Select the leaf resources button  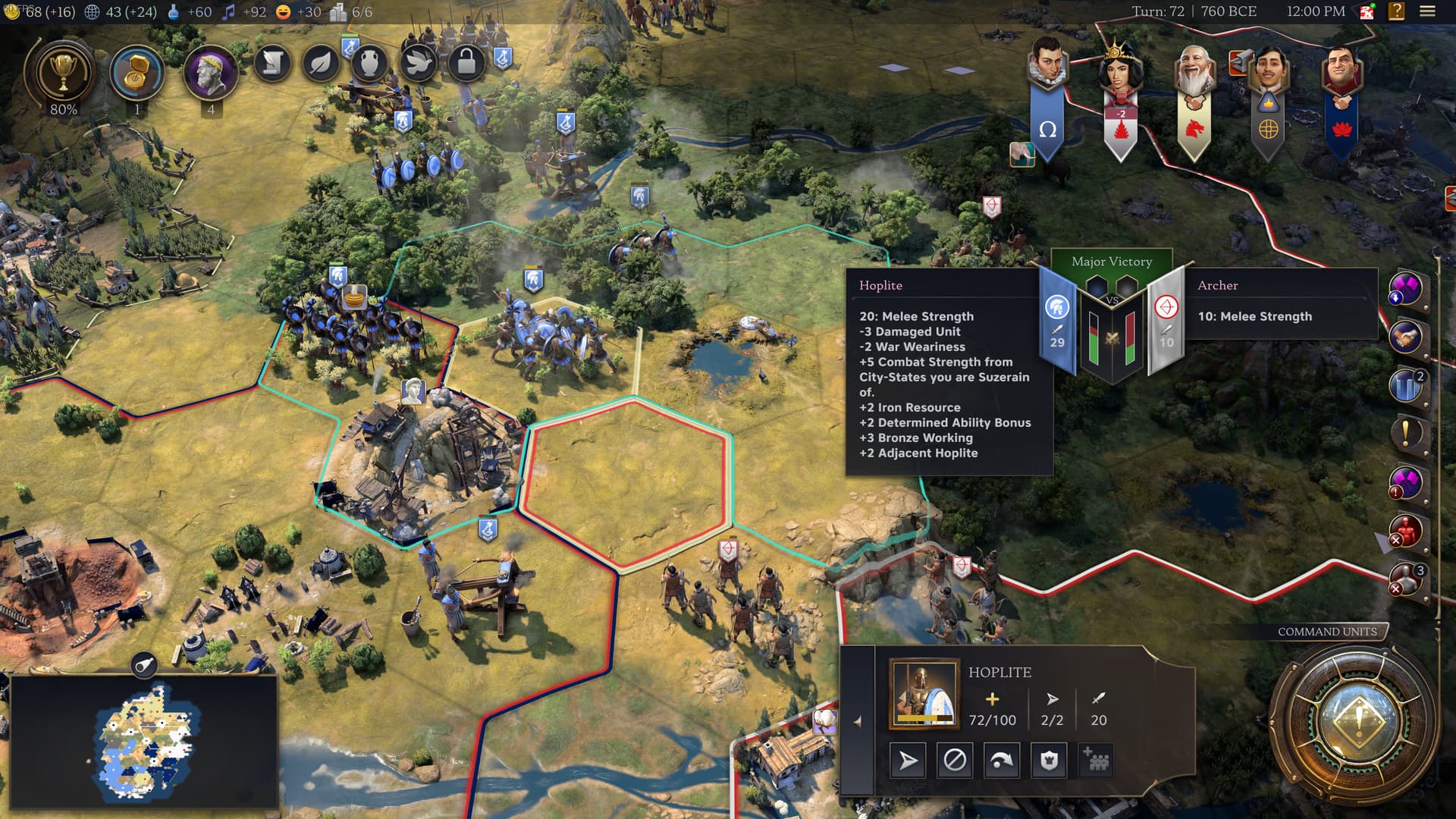pos(321,63)
